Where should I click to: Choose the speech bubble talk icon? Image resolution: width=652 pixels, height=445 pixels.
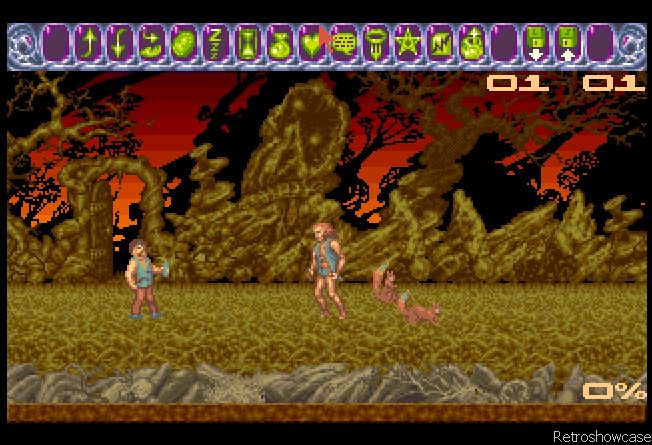345,44
